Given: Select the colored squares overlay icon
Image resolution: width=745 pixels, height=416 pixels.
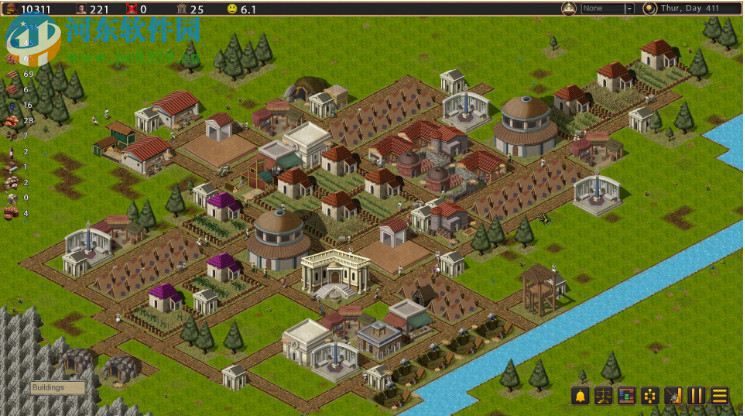Looking at the screenshot, I should click(627, 395).
